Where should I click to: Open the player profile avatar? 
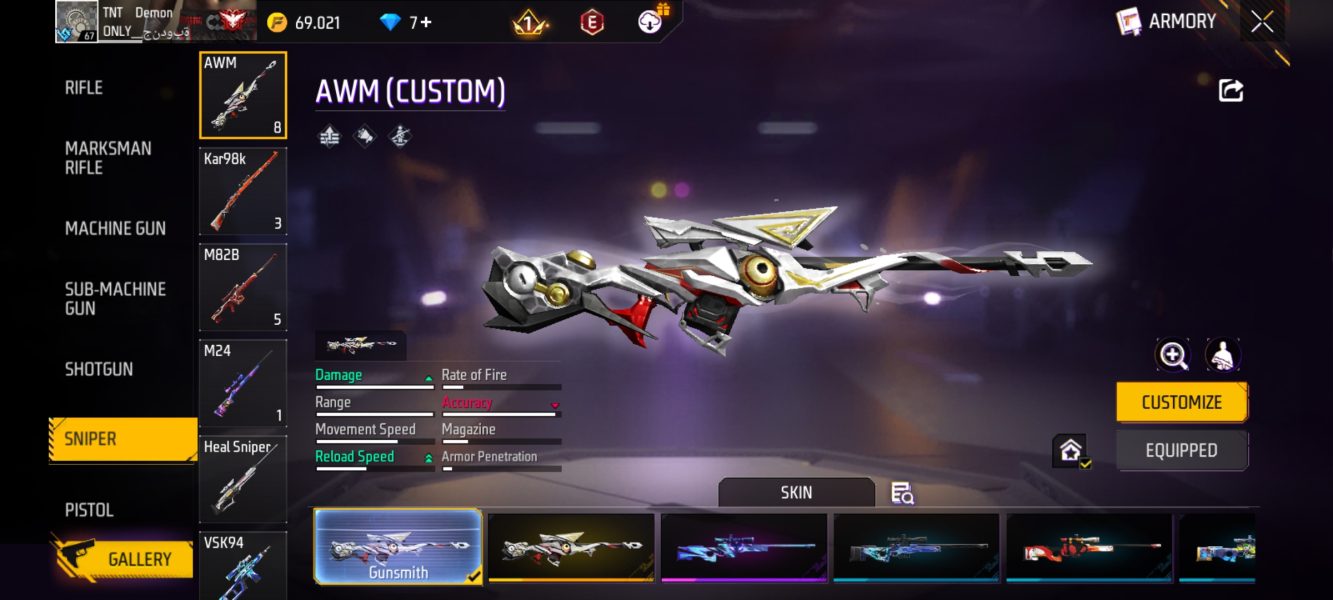77,22
